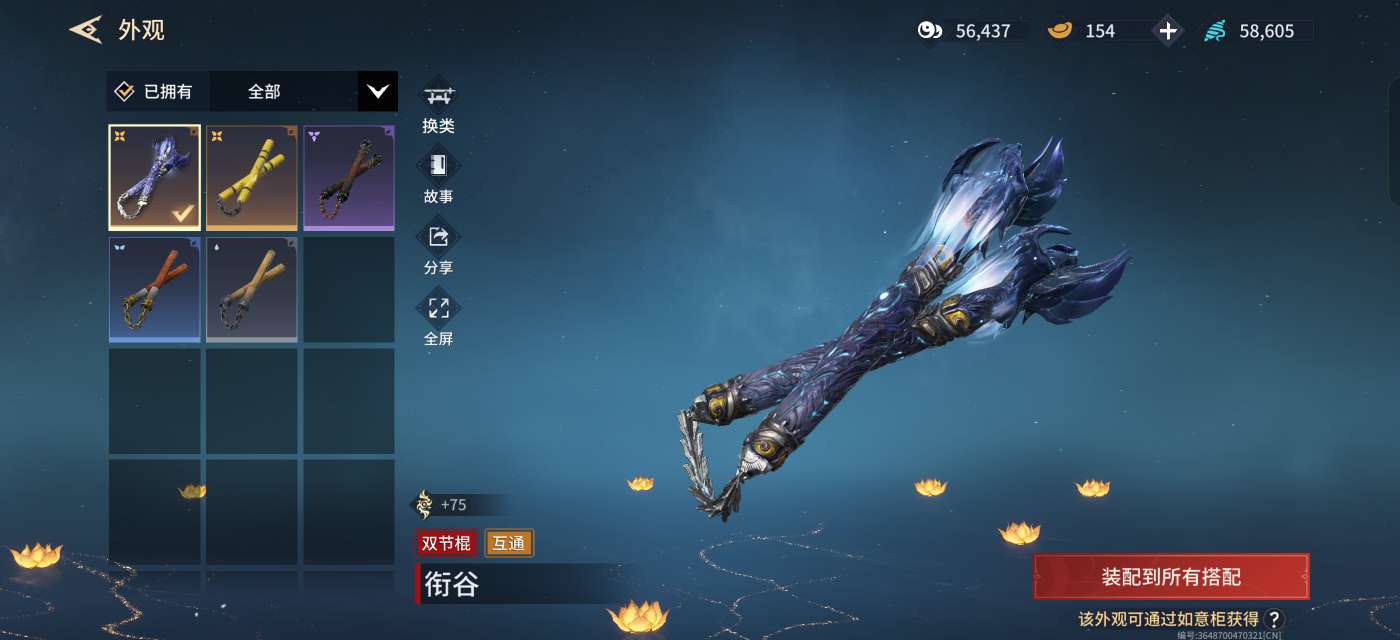1400x640 pixels.
Task: Choose the dark brown nunchaku skin
Action: [x=348, y=177]
